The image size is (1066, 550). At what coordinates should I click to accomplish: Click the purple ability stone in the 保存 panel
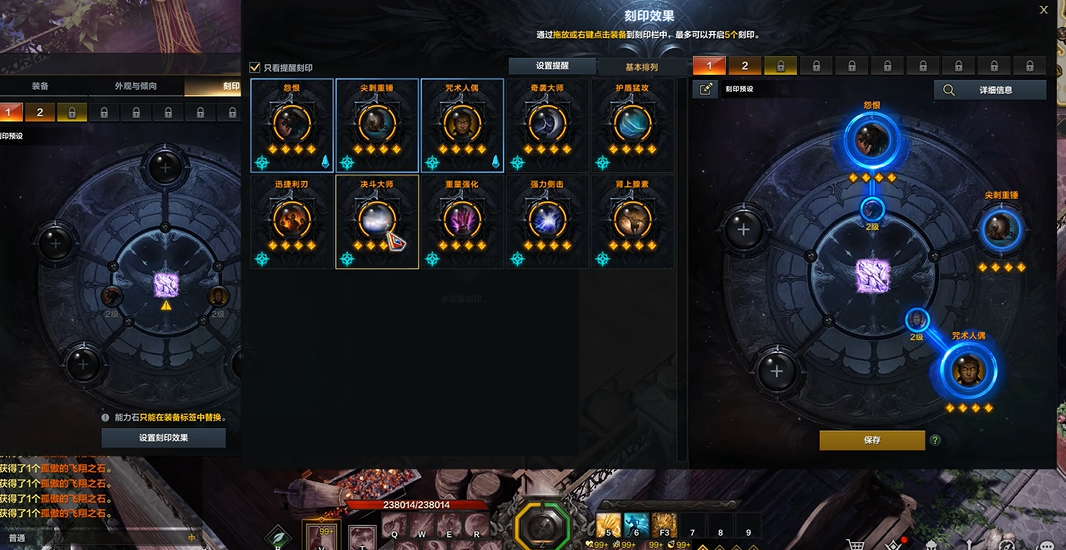pyautogui.click(x=872, y=276)
